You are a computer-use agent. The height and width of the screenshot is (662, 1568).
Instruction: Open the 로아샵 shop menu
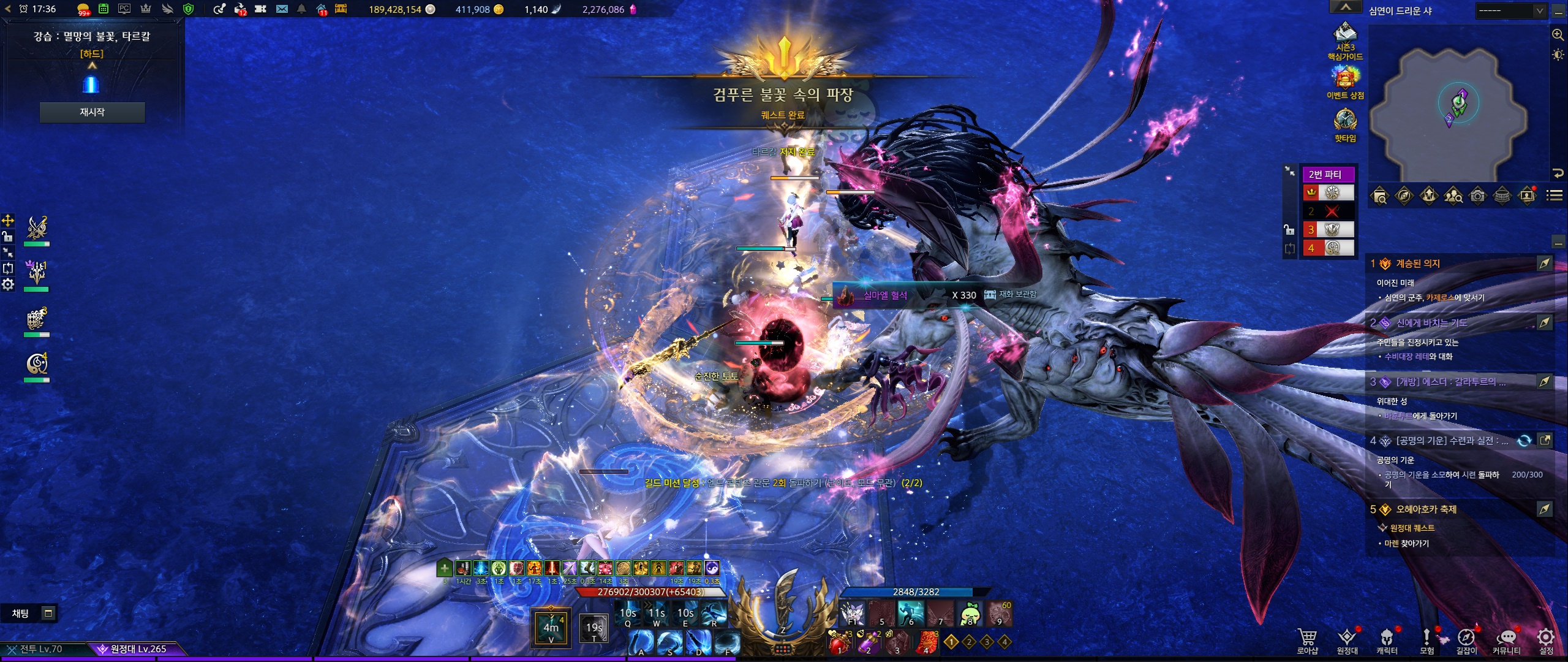click(1307, 640)
